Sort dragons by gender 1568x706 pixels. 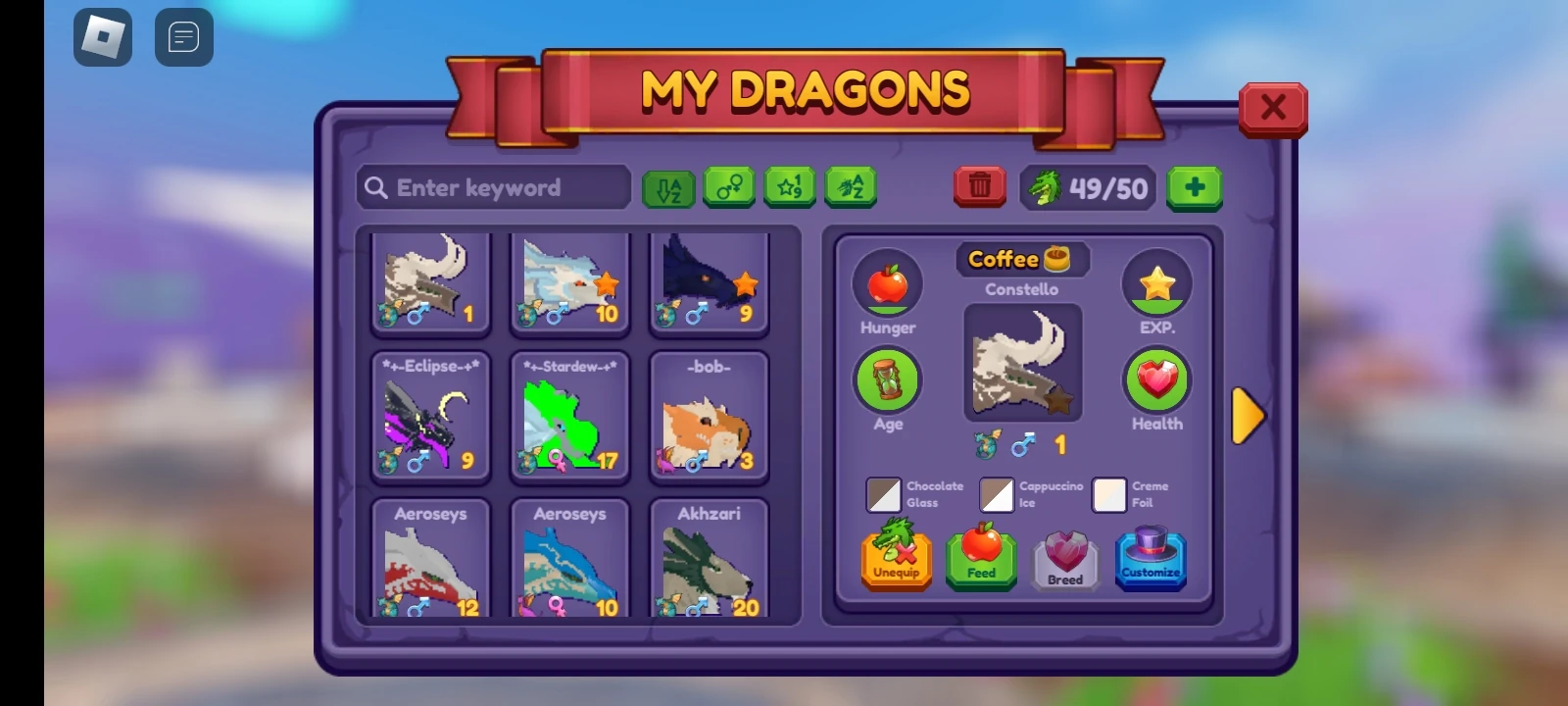click(x=729, y=187)
